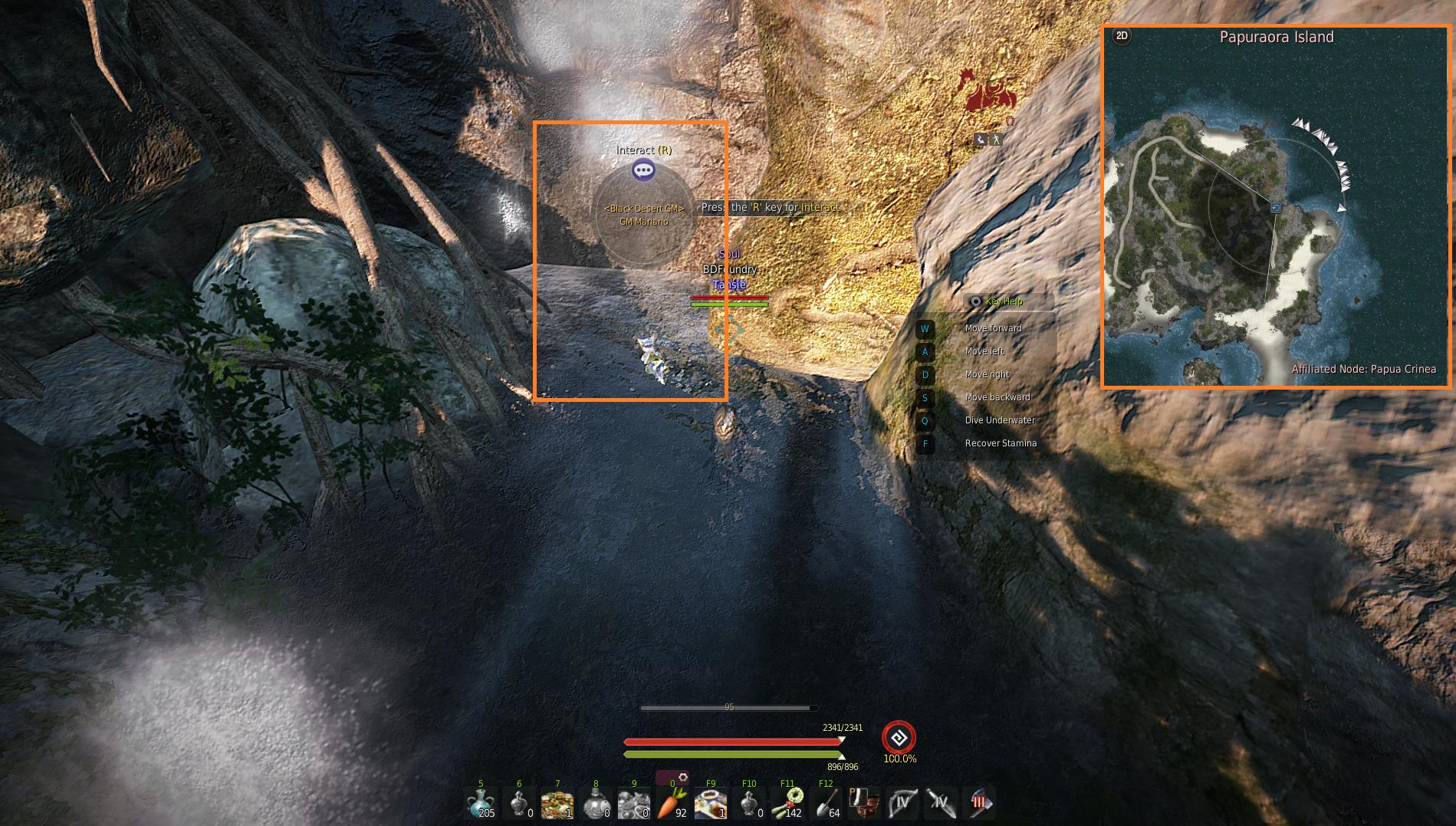
Task: Click the red horse mount icon
Action: point(988,94)
